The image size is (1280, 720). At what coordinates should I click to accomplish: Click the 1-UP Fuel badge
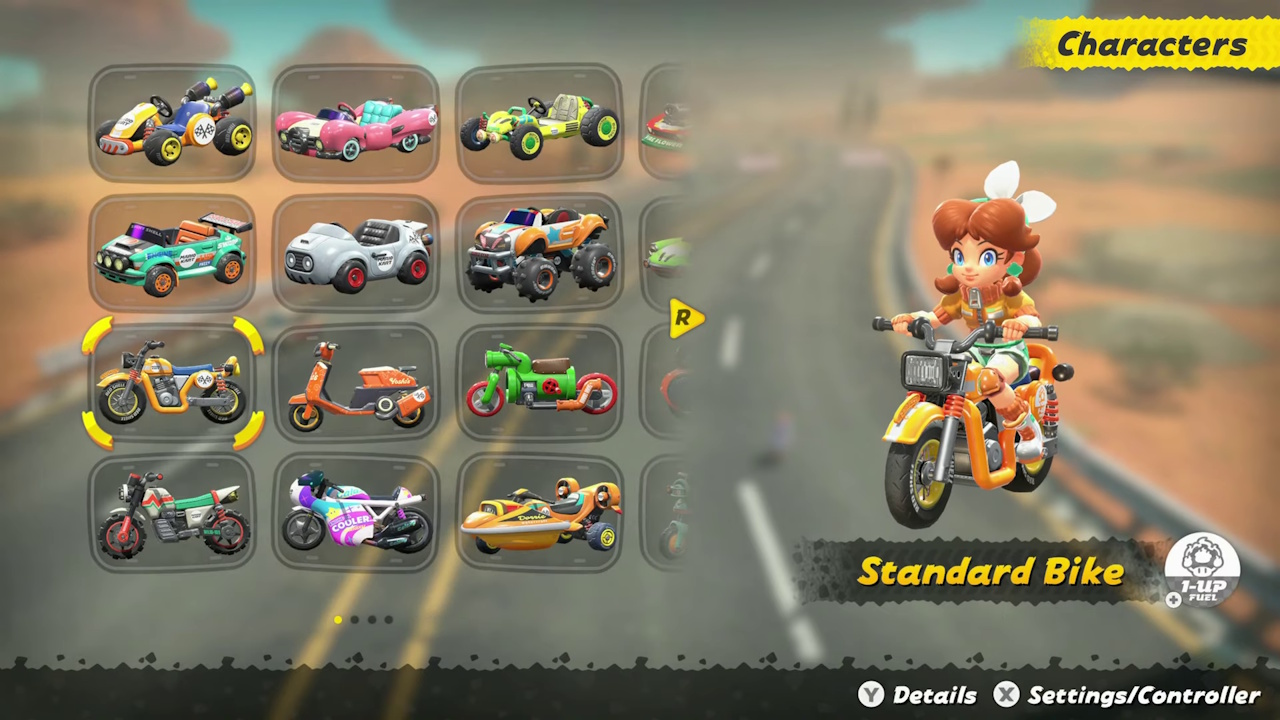pyautogui.click(x=1200, y=570)
